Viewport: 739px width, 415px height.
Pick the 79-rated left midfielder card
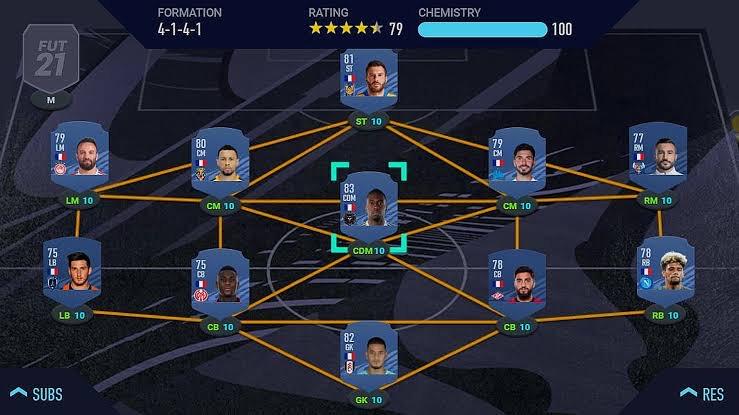(x=75, y=155)
